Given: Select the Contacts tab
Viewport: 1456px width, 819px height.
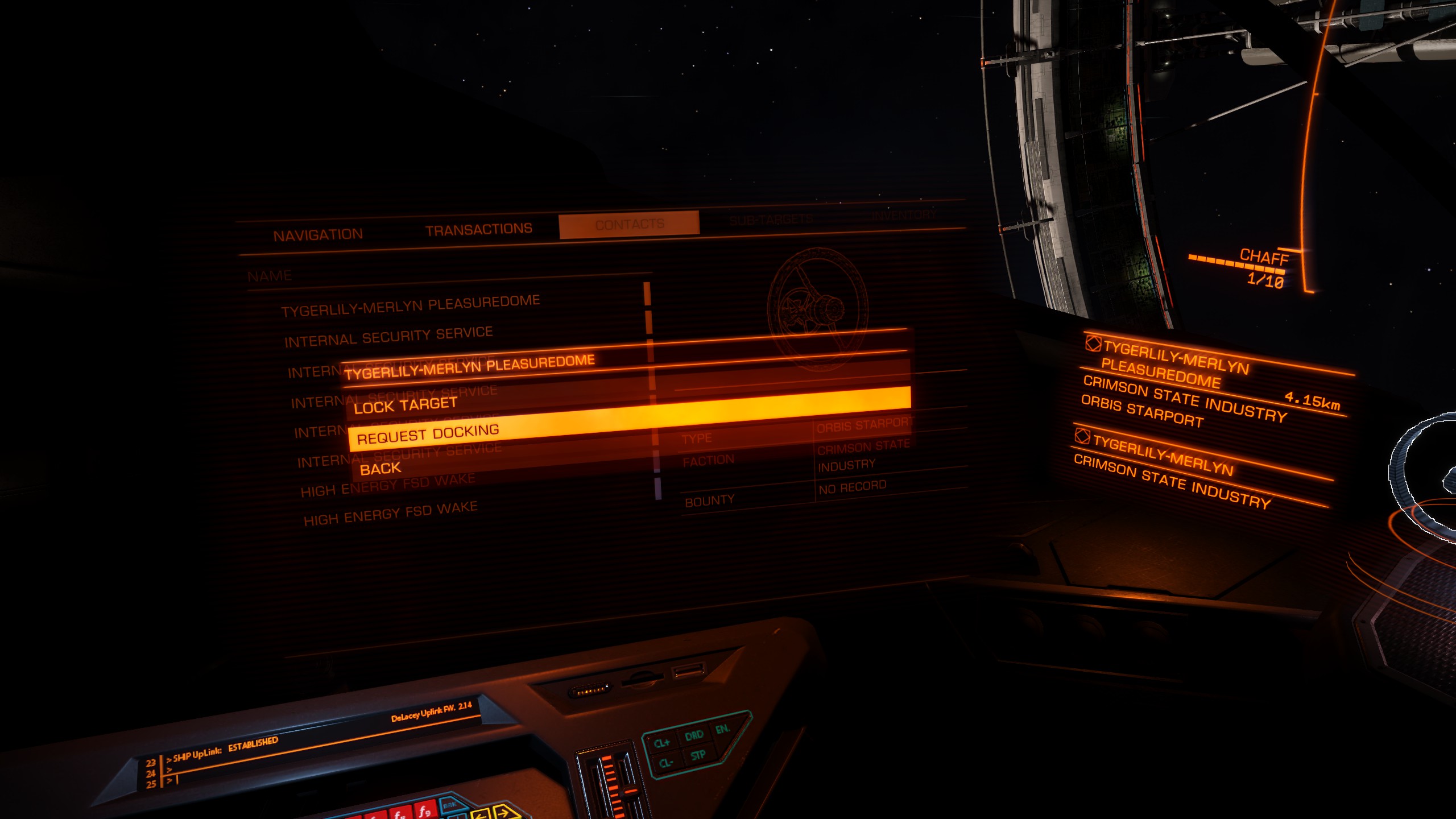Looking at the screenshot, I should click(629, 224).
